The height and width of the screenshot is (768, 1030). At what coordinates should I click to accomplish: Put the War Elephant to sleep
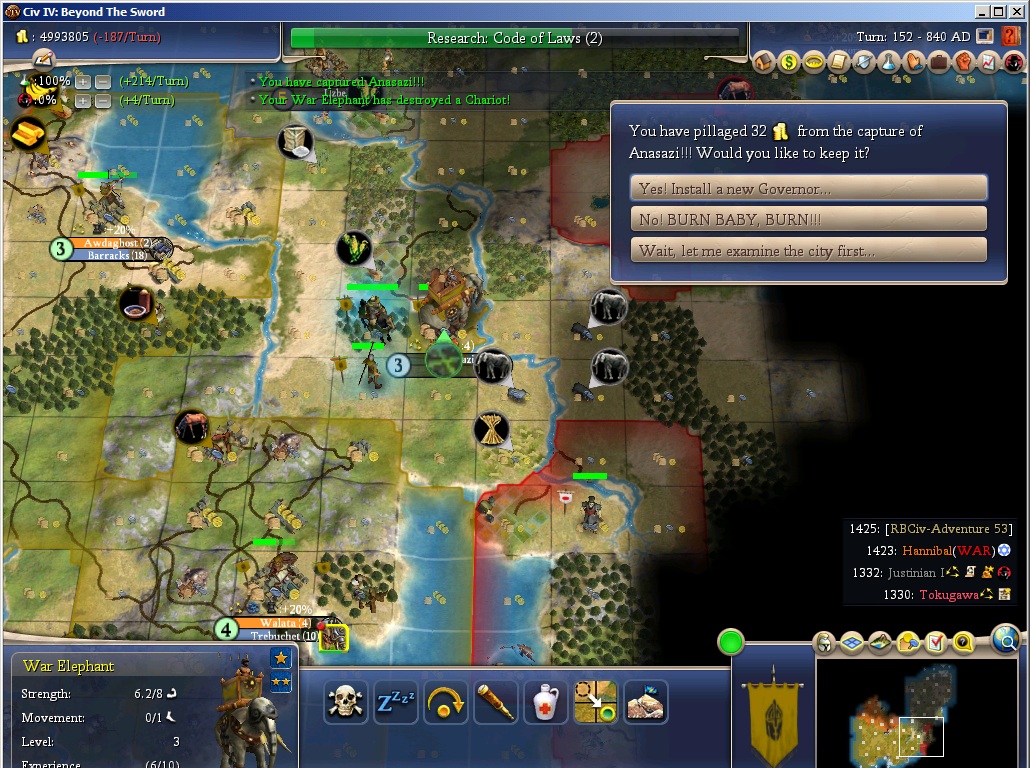(396, 703)
